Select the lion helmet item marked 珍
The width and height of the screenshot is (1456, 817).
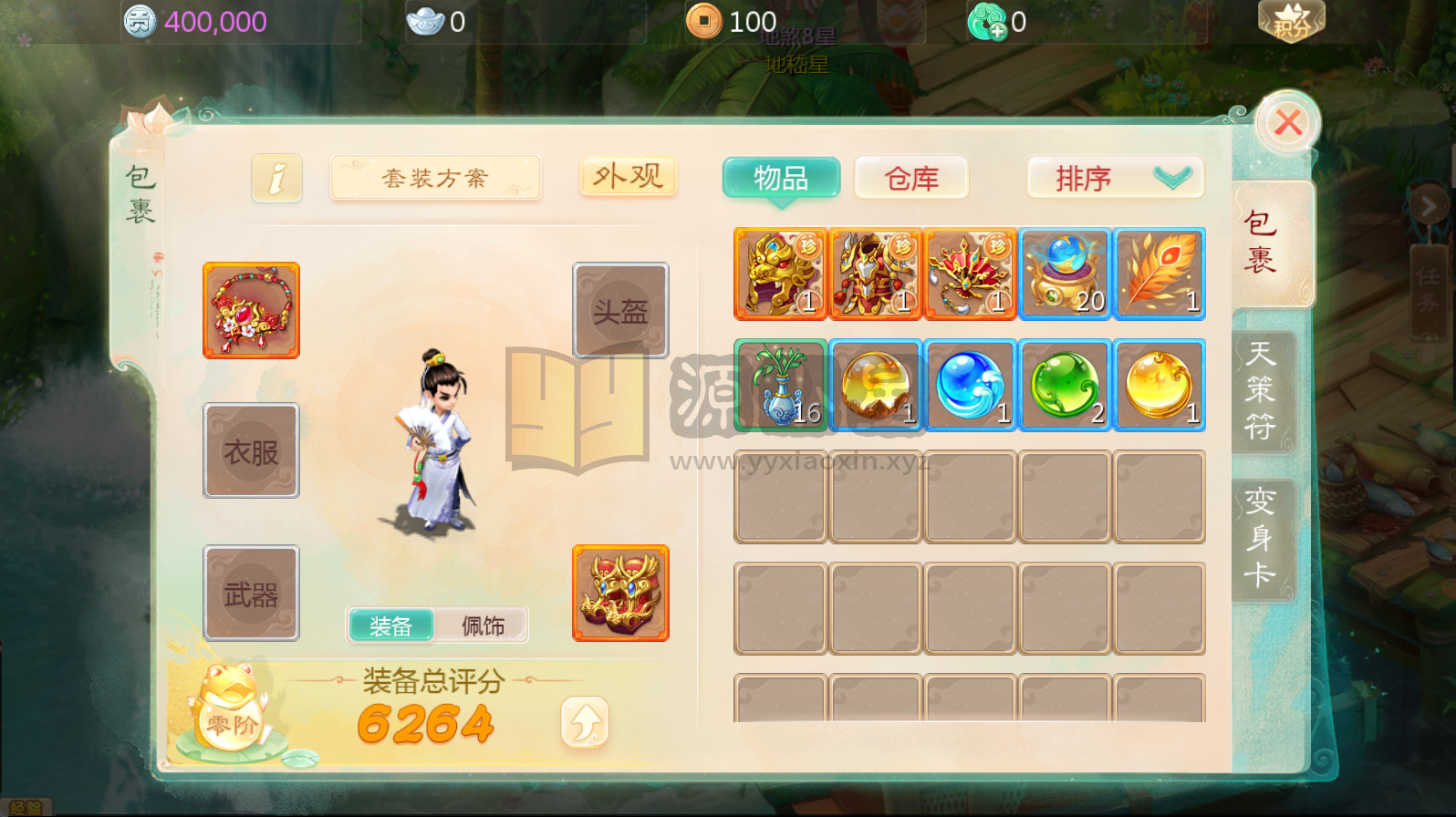780,274
